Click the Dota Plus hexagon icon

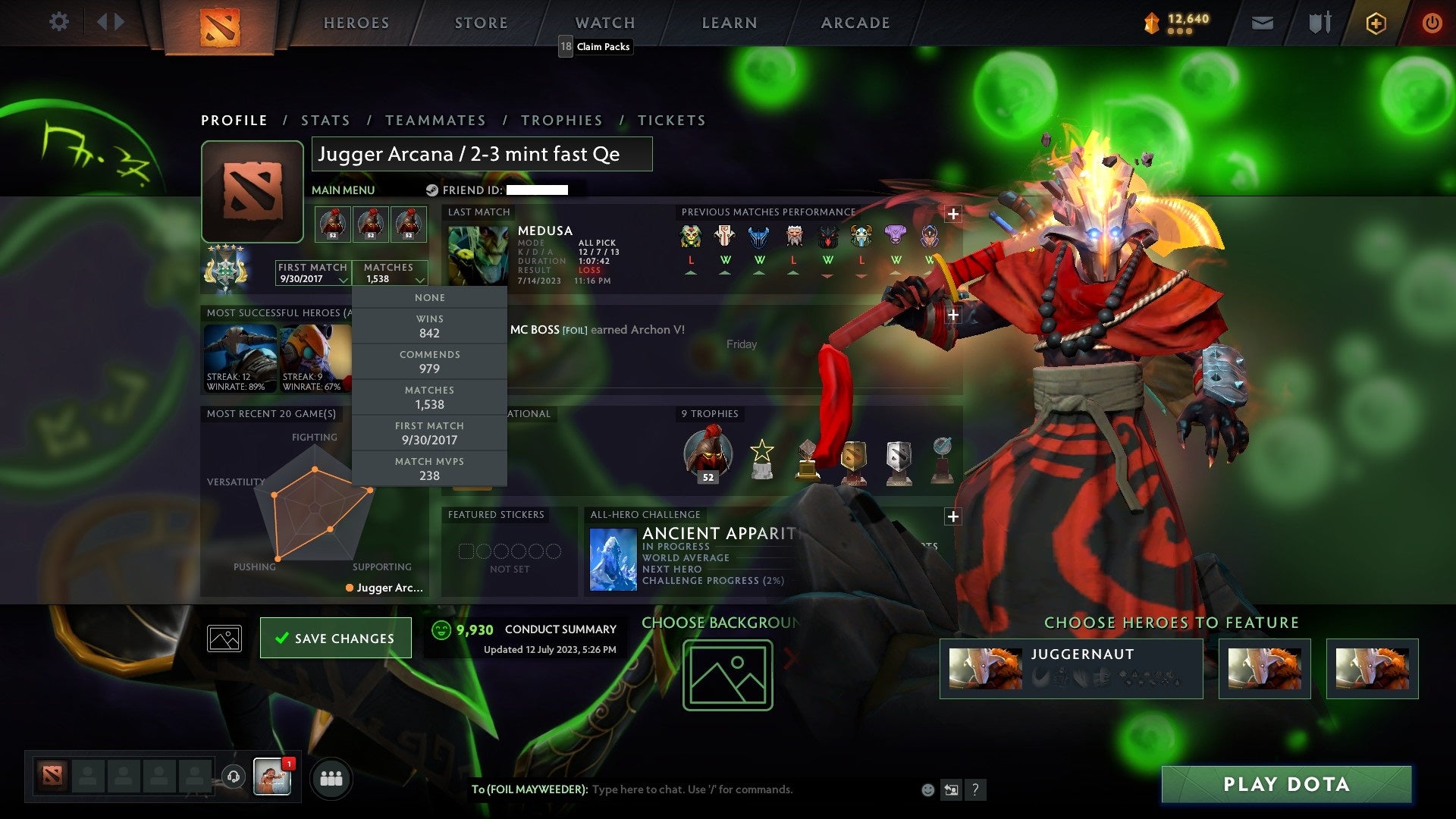coord(1376,23)
